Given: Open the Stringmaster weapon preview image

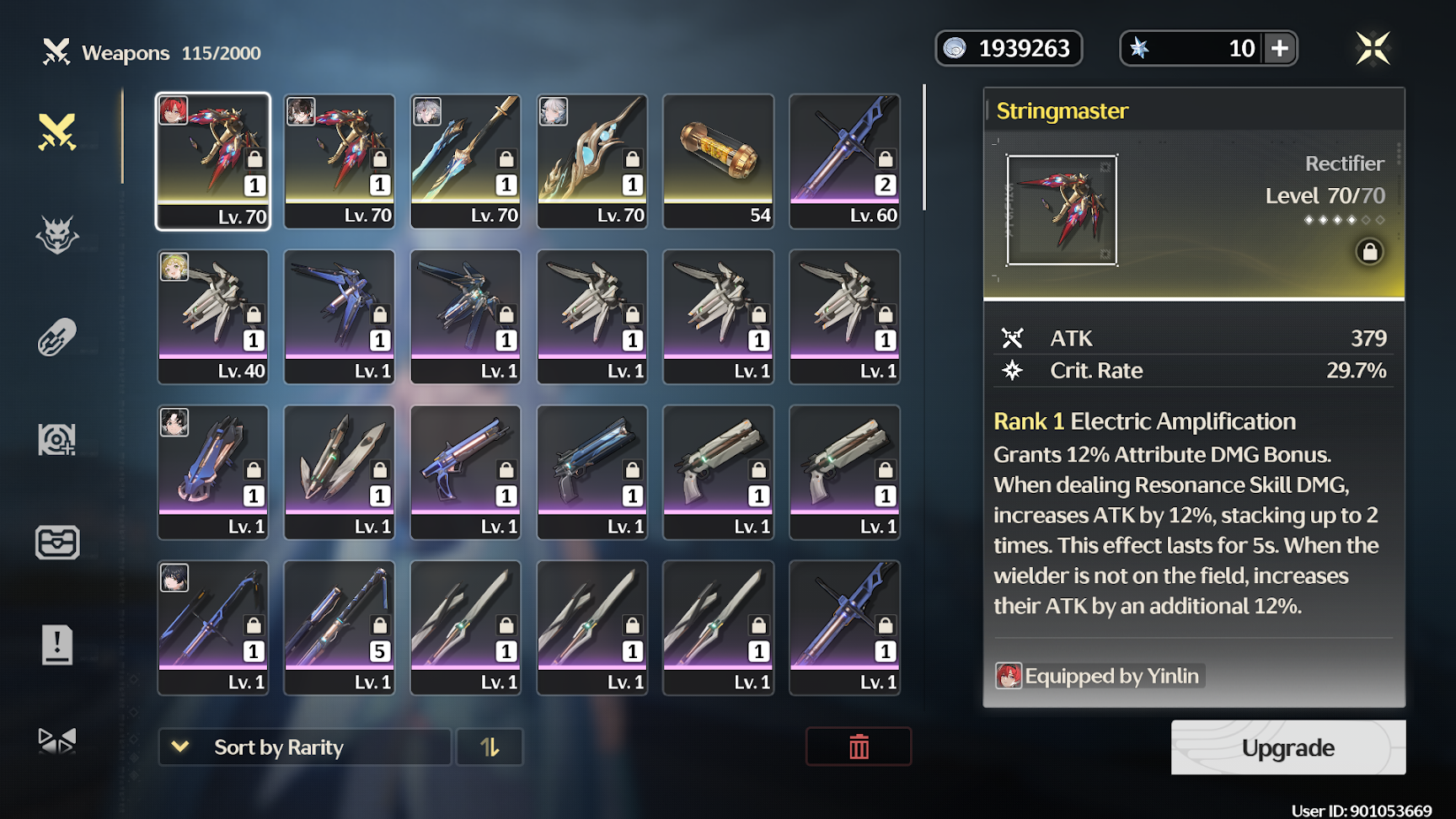Looking at the screenshot, I should click(1062, 210).
